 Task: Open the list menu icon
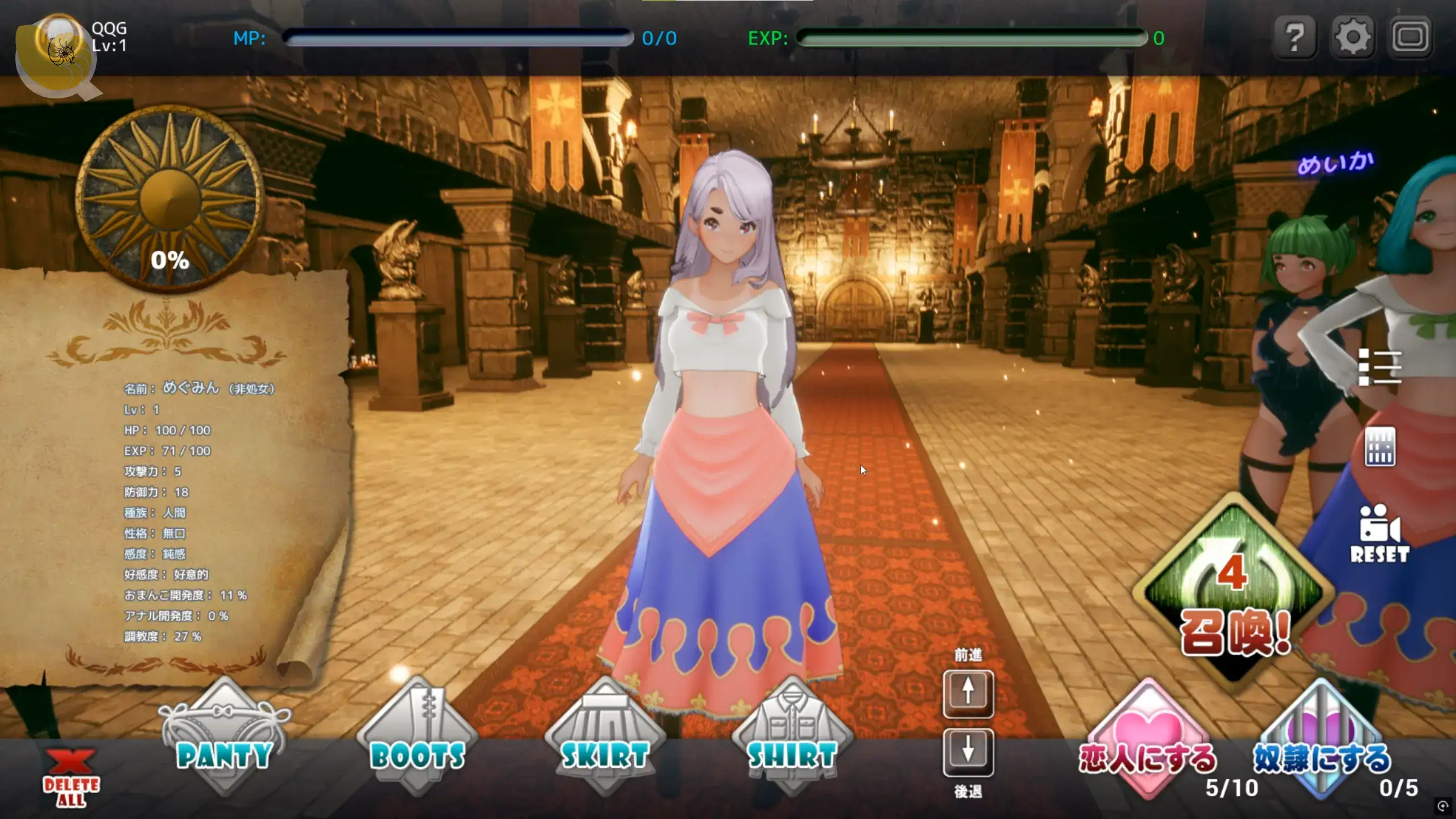pos(1379,367)
